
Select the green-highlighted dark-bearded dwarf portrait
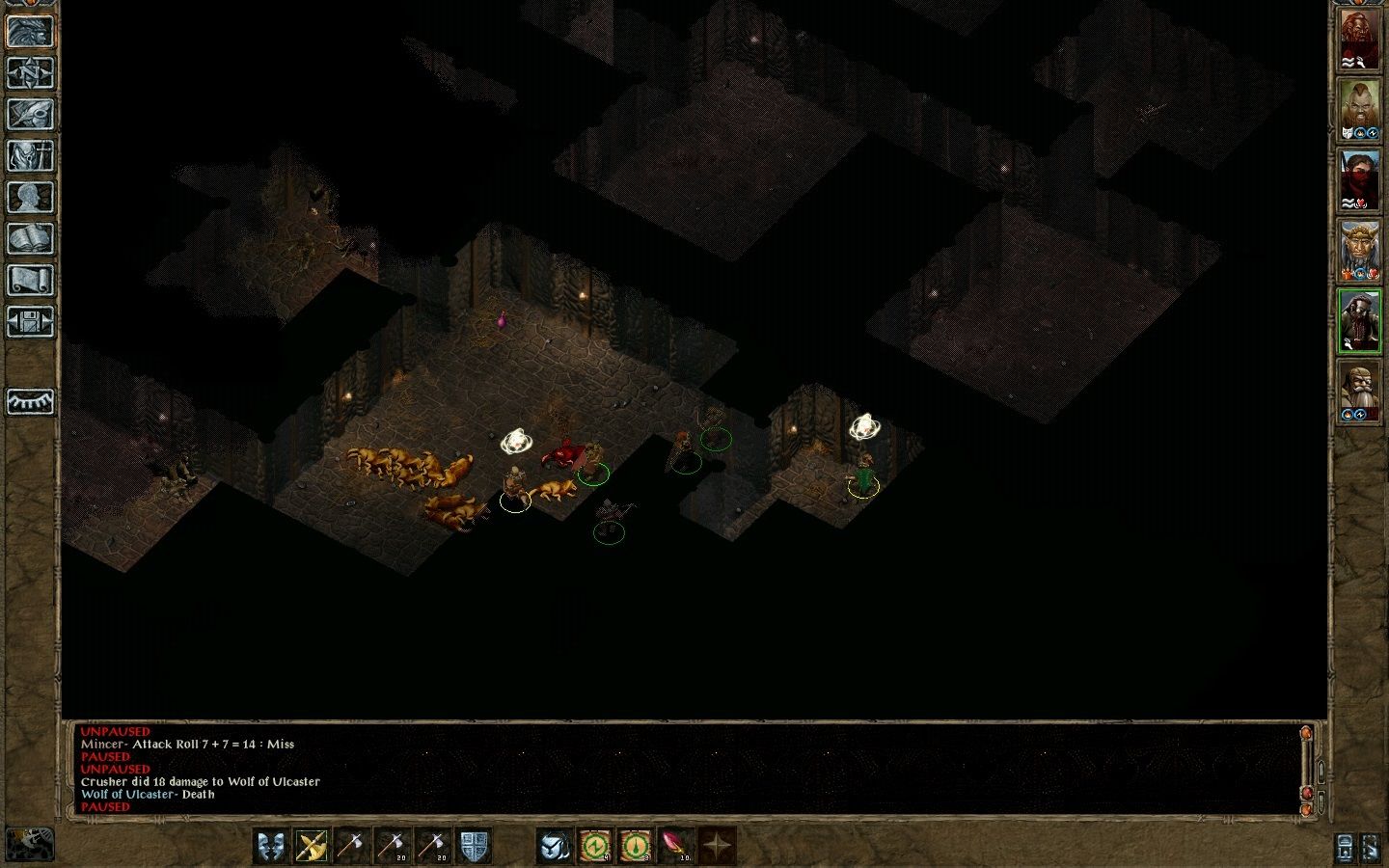pyautogui.click(x=1359, y=321)
